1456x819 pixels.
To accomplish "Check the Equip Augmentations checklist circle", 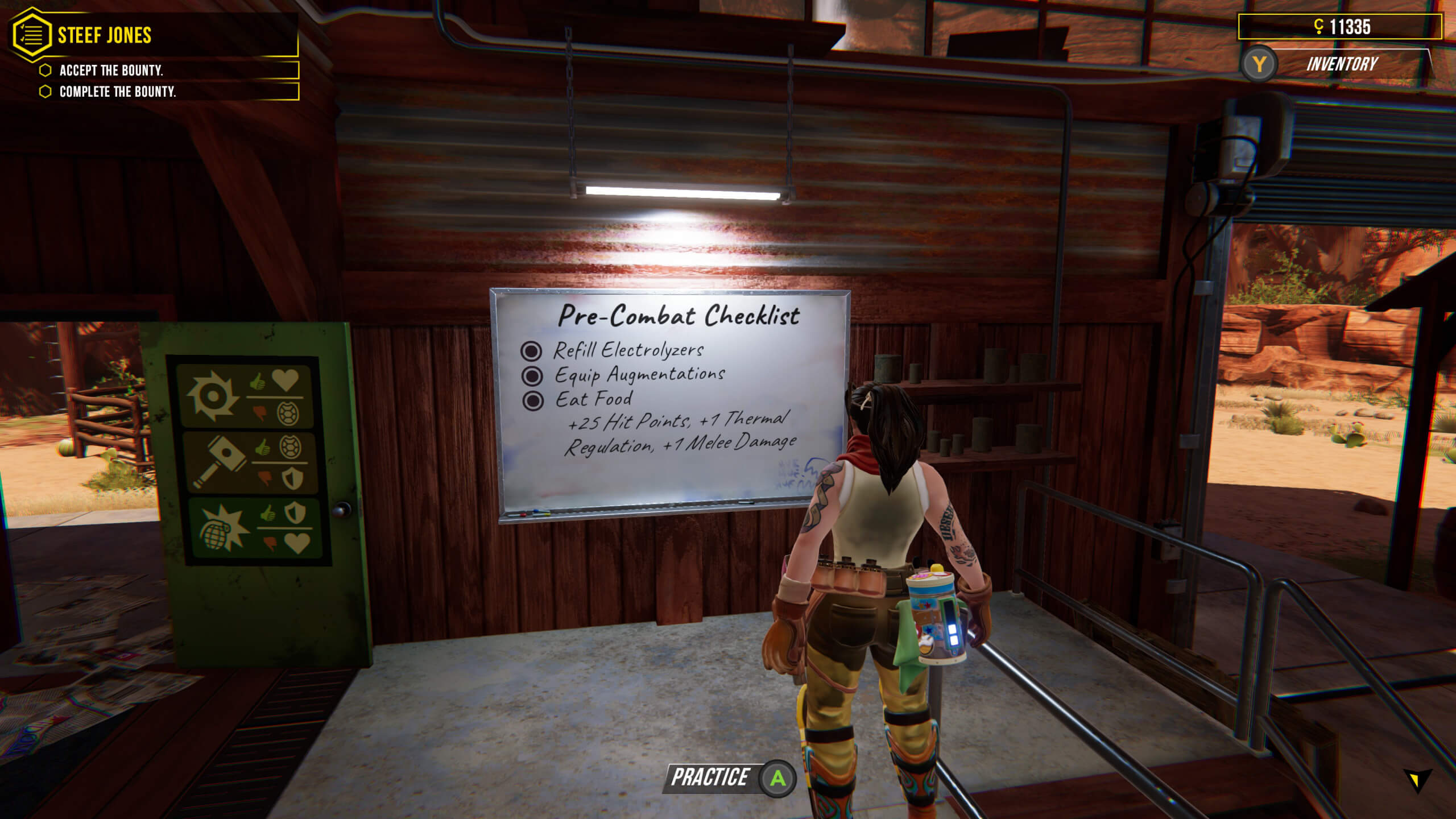I will (x=532, y=375).
